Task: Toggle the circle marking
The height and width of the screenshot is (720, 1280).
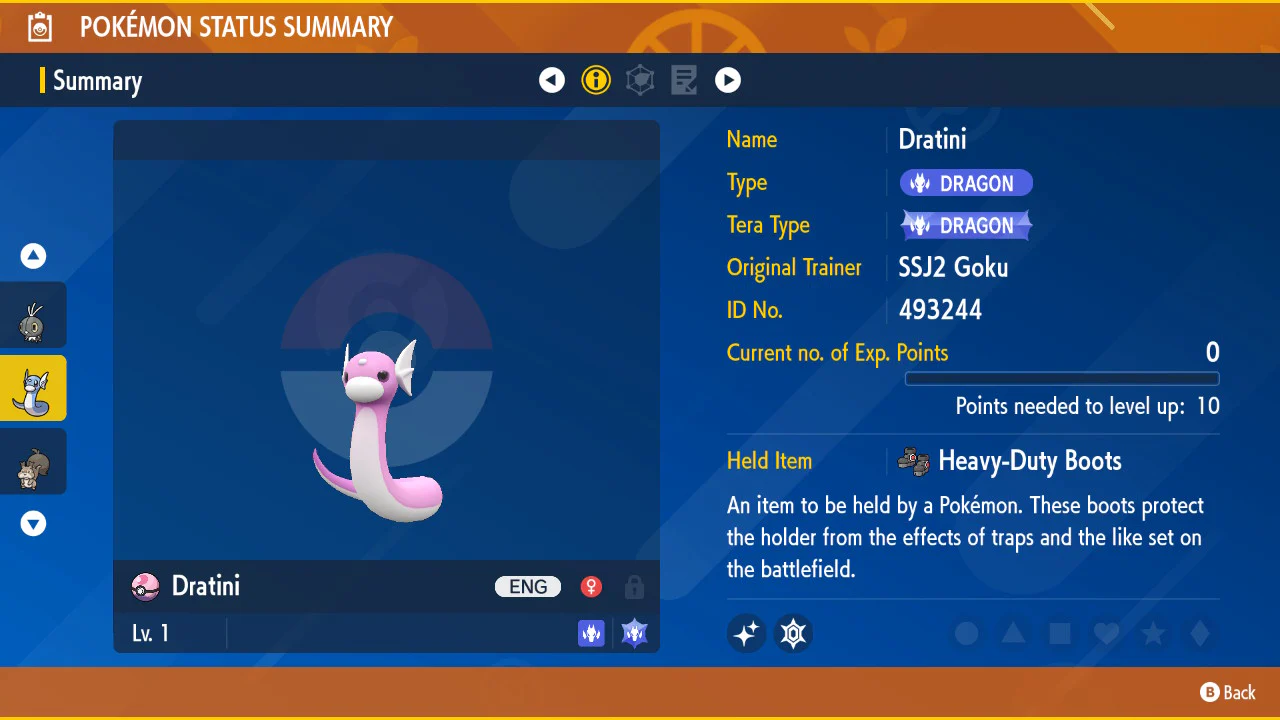Action: pyautogui.click(x=966, y=633)
